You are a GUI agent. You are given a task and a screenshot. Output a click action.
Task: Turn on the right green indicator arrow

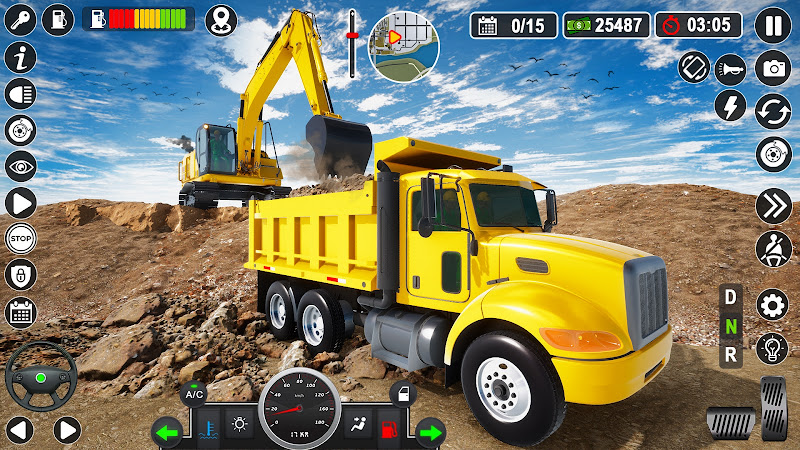[x=429, y=433]
